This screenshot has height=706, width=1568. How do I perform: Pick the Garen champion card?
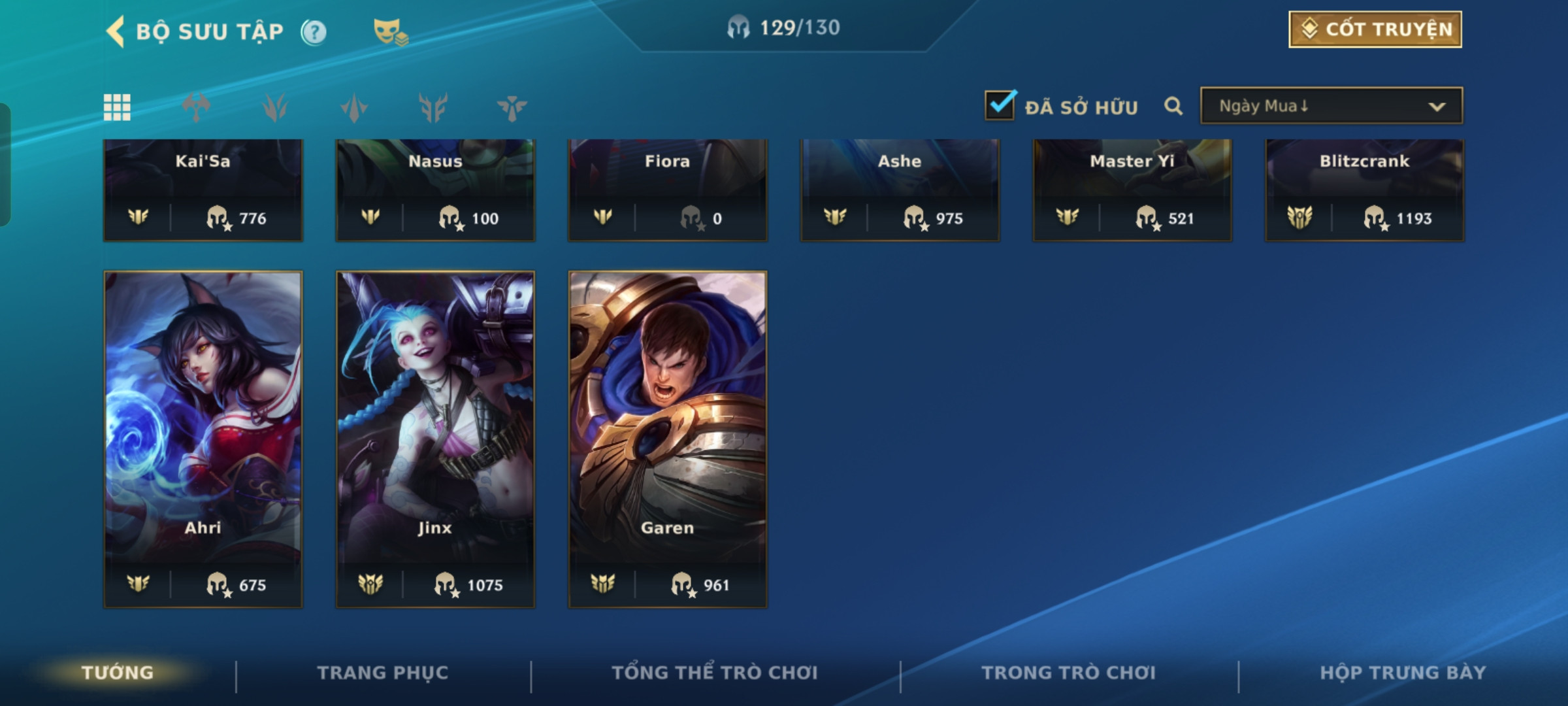coord(668,438)
